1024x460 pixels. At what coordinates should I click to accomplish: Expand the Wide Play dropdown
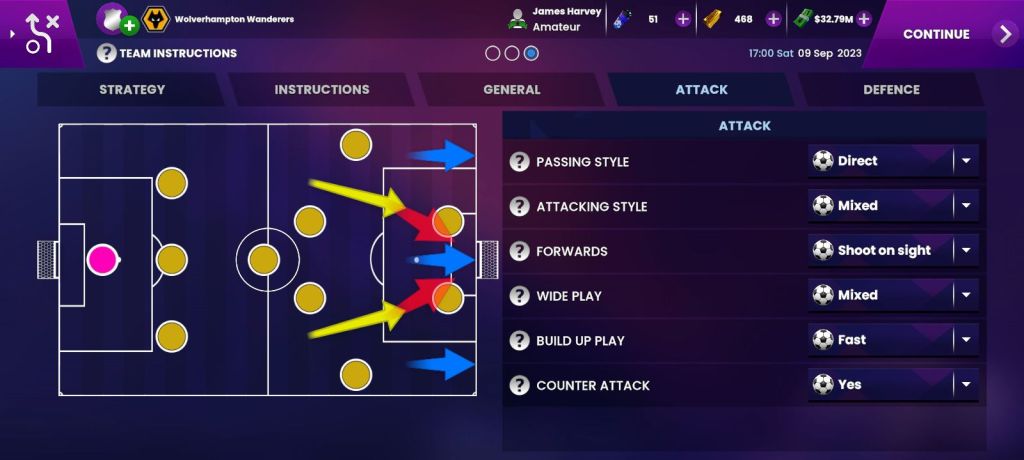point(893,296)
